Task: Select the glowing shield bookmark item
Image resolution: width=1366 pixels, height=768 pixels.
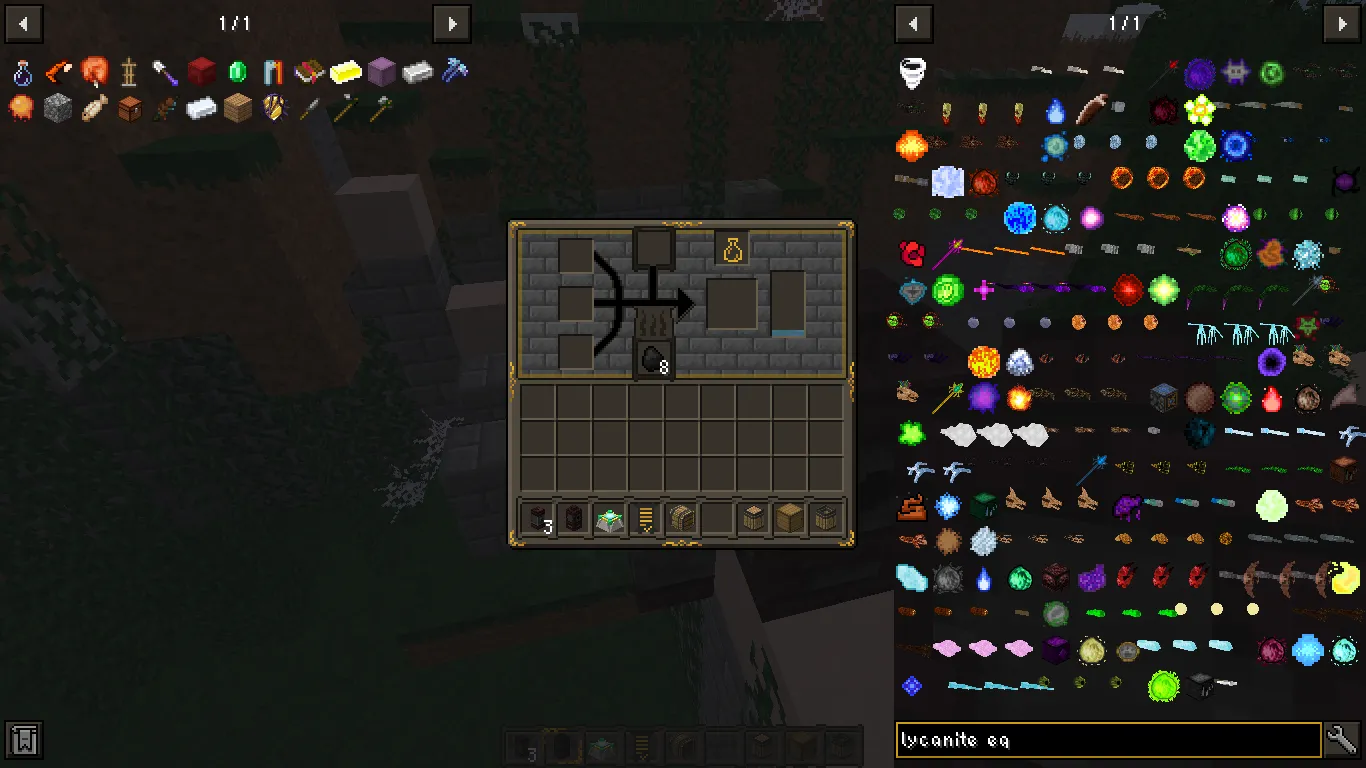Action: tap(272, 108)
